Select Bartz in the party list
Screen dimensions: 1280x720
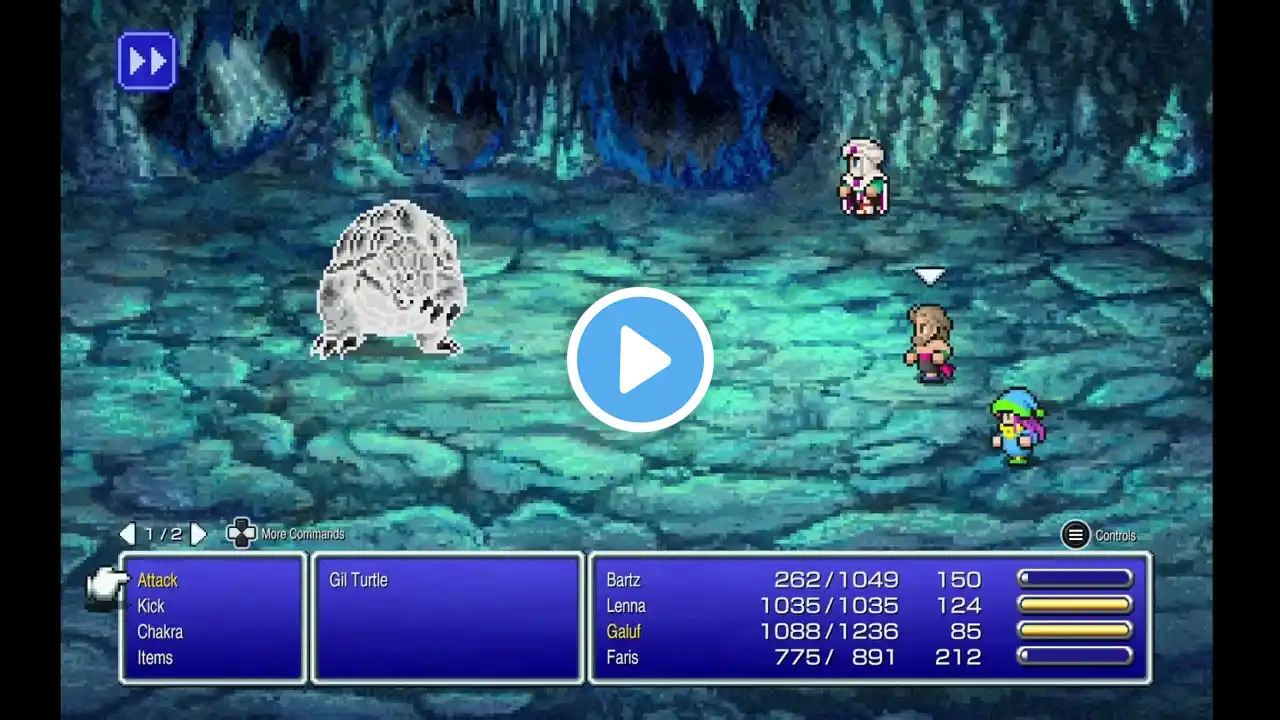point(623,580)
